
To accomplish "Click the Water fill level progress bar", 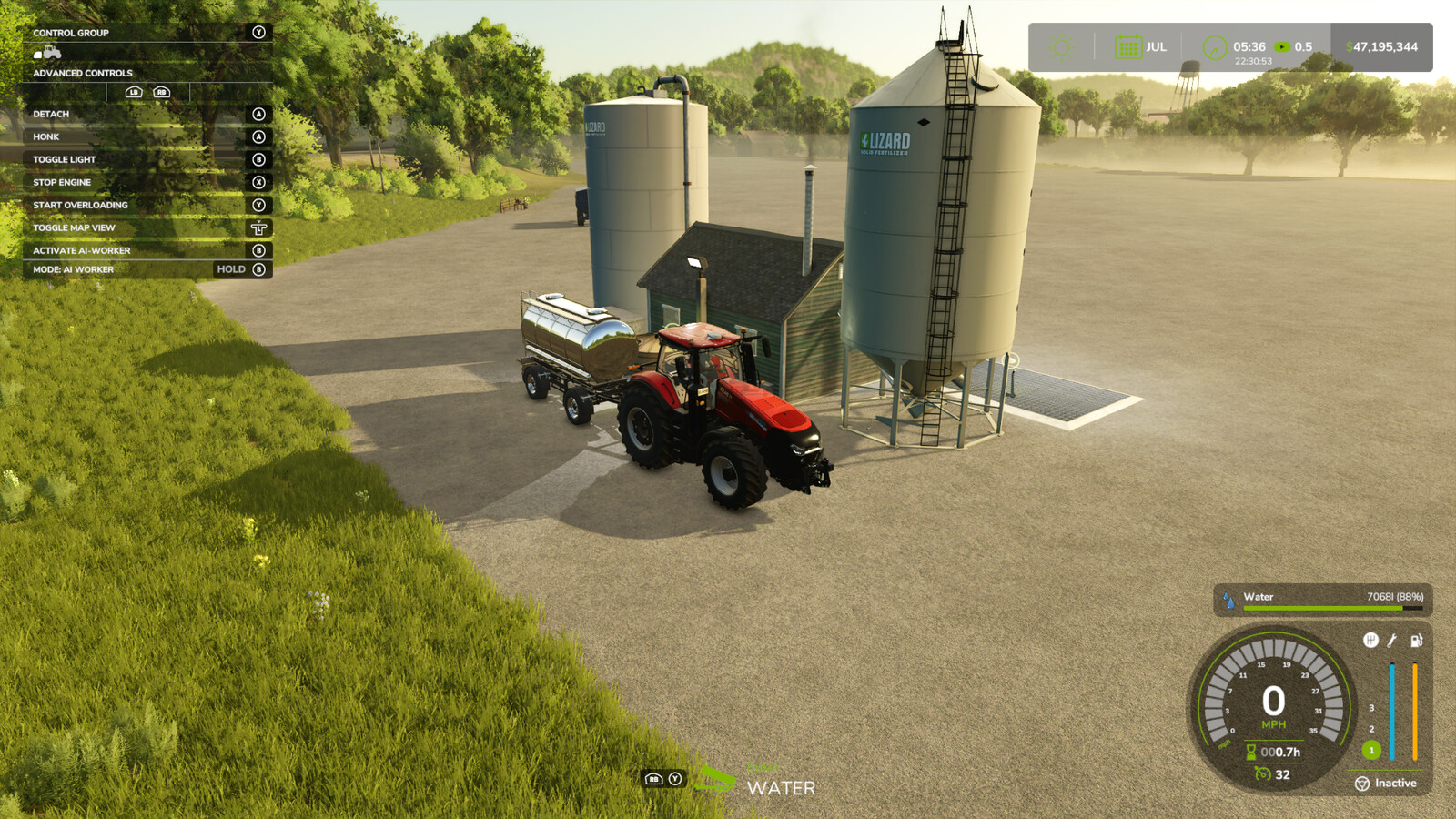I will pos(1324,606).
